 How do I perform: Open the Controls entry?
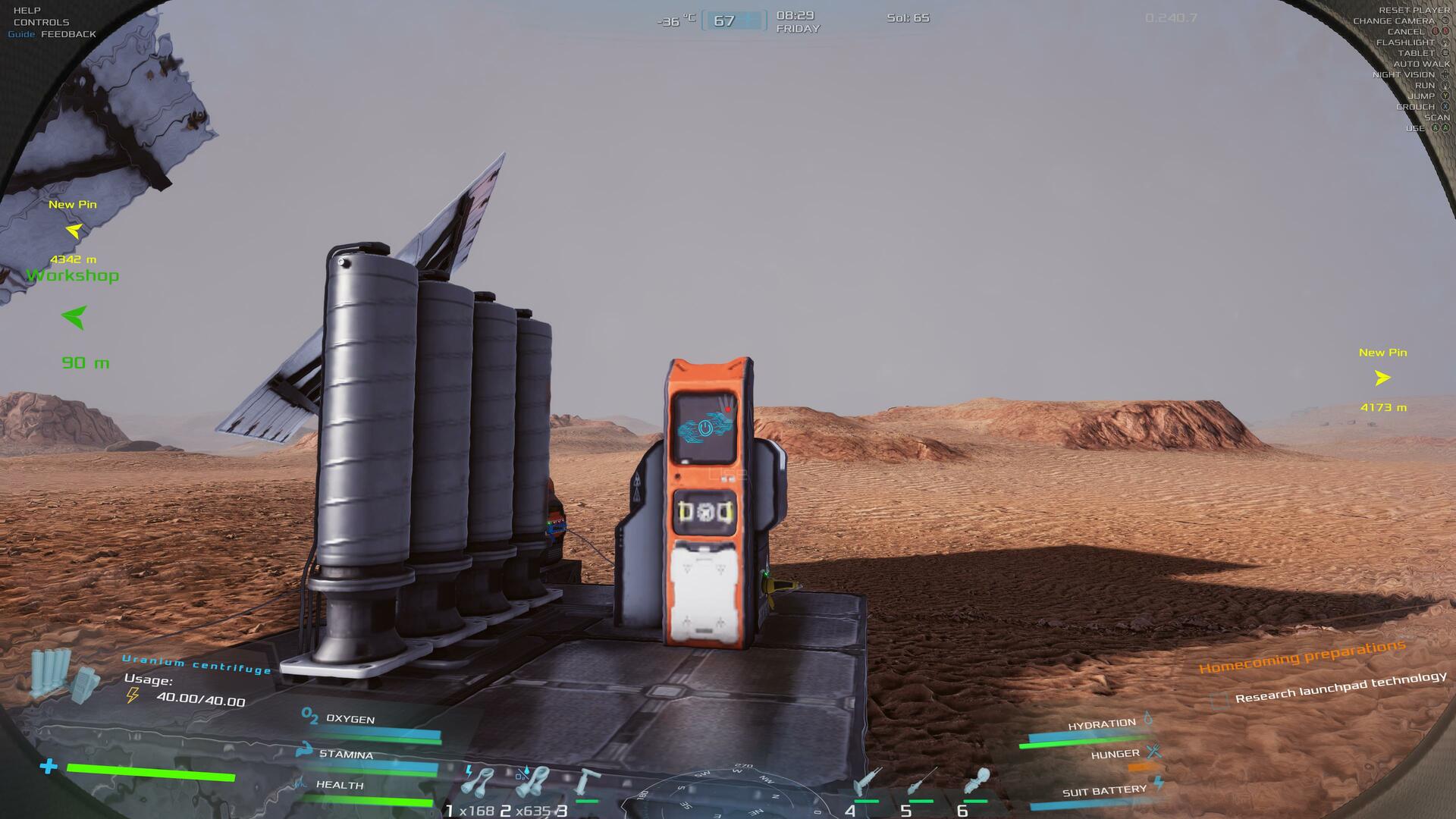tap(41, 22)
